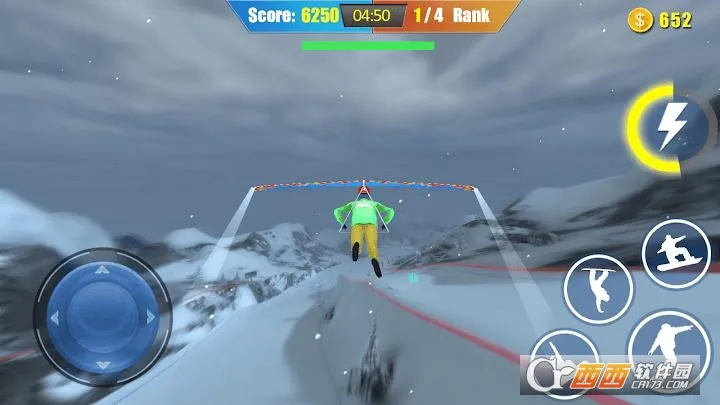
Task: Perform the upside-down handstand flip trick
Action: [x=598, y=290]
